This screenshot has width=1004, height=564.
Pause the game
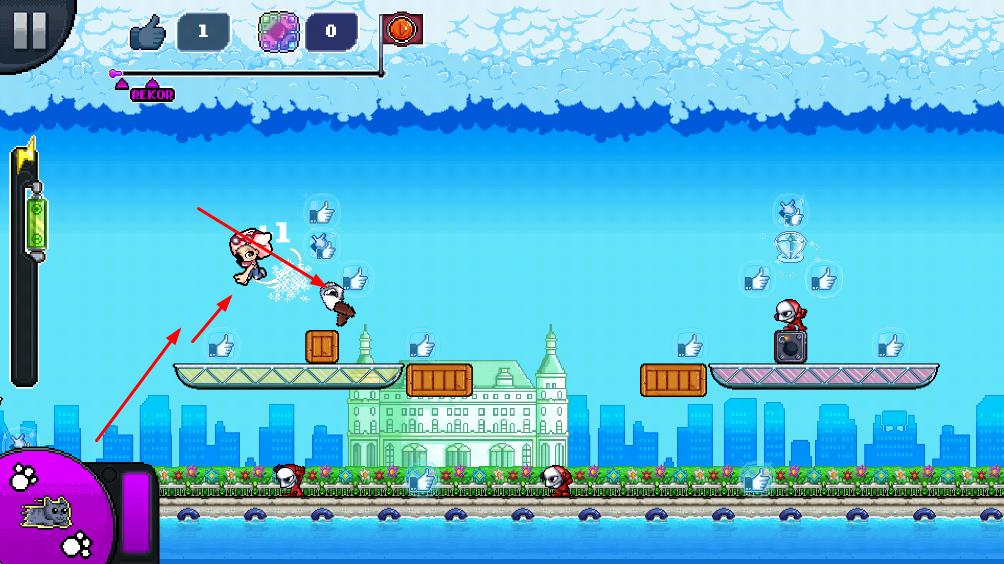point(29,29)
